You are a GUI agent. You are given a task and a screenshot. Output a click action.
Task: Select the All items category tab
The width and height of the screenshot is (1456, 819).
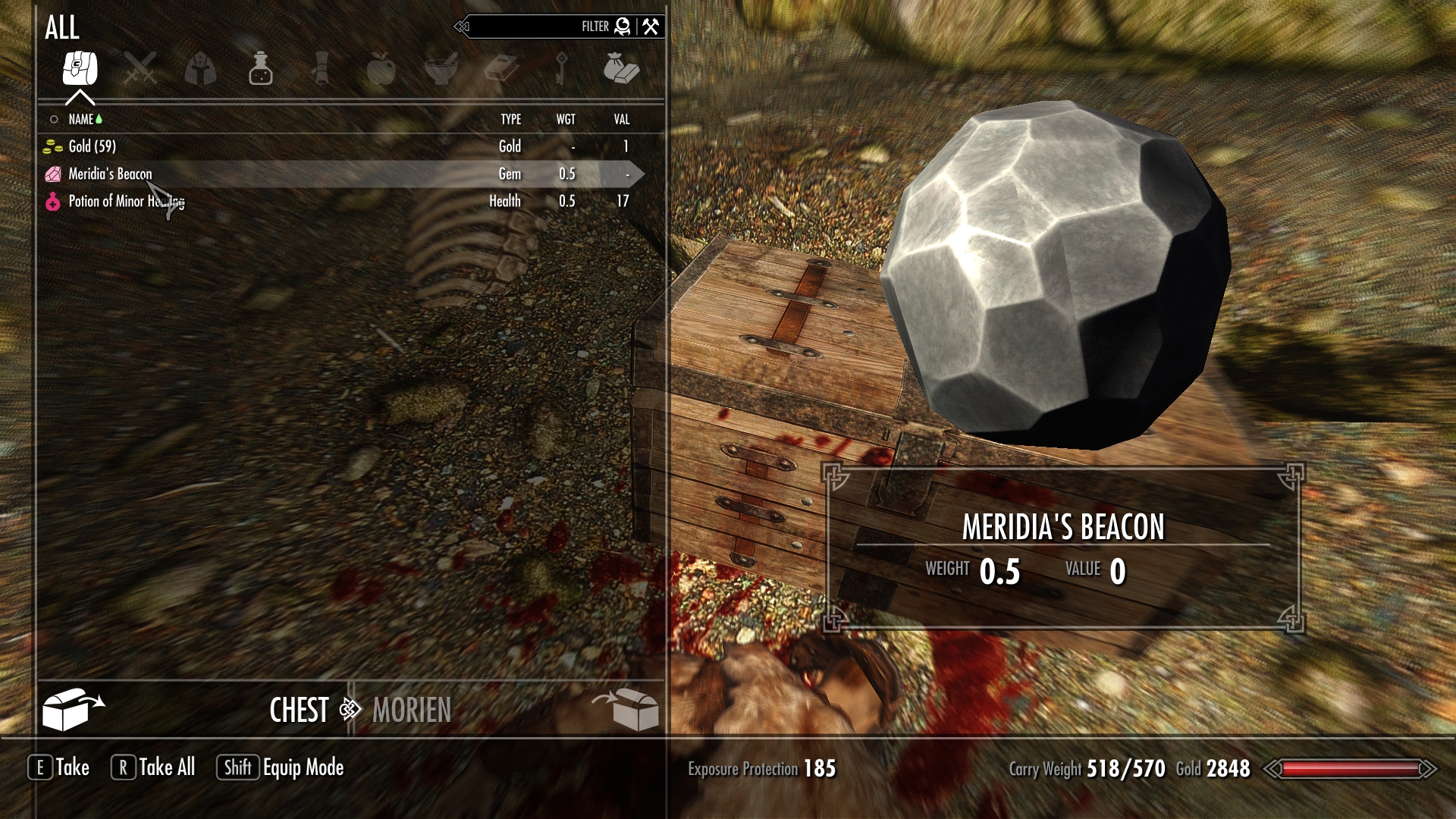(80, 69)
